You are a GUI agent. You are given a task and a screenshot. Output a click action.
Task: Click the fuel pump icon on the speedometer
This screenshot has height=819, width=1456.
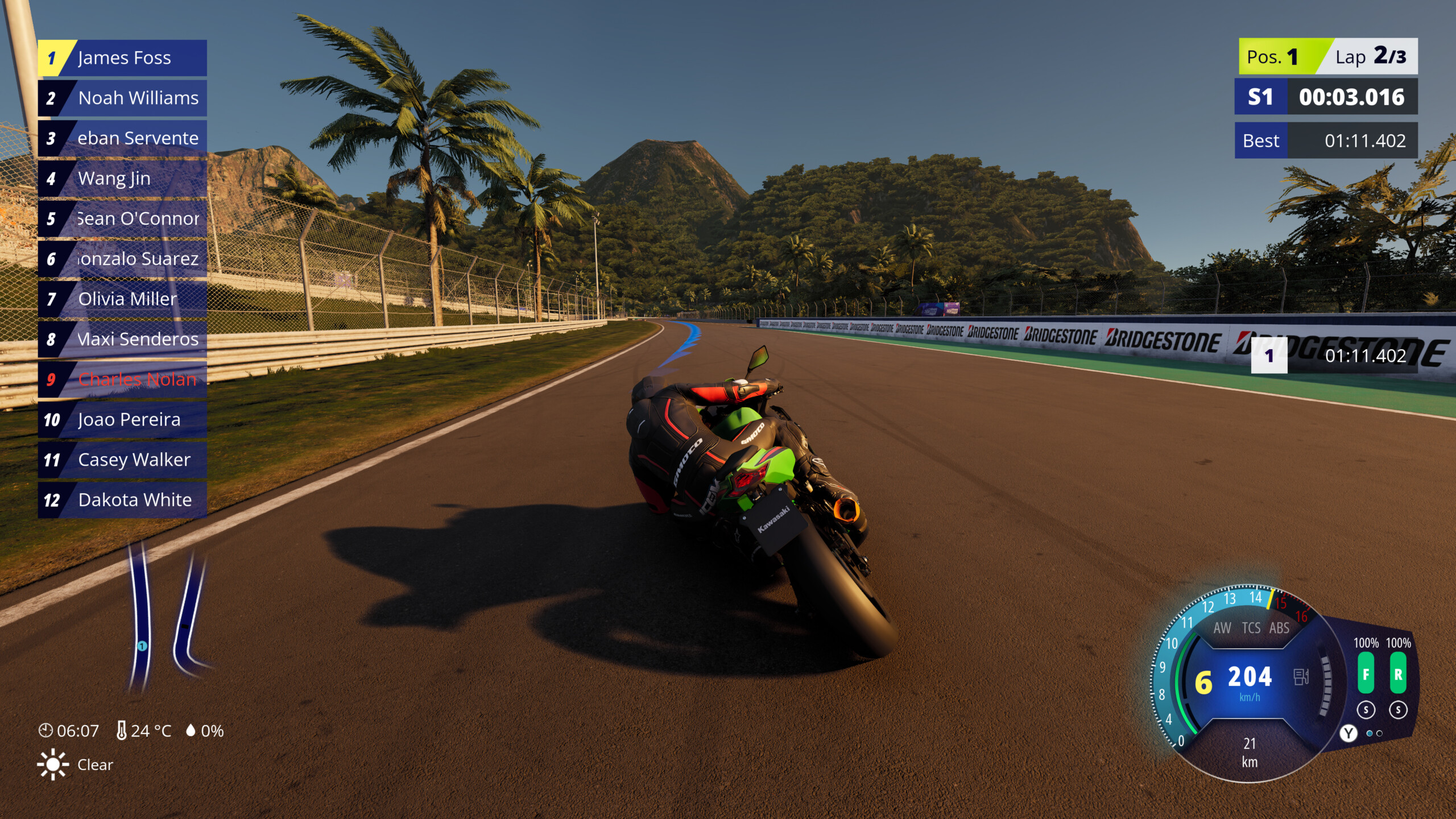(x=1301, y=677)
